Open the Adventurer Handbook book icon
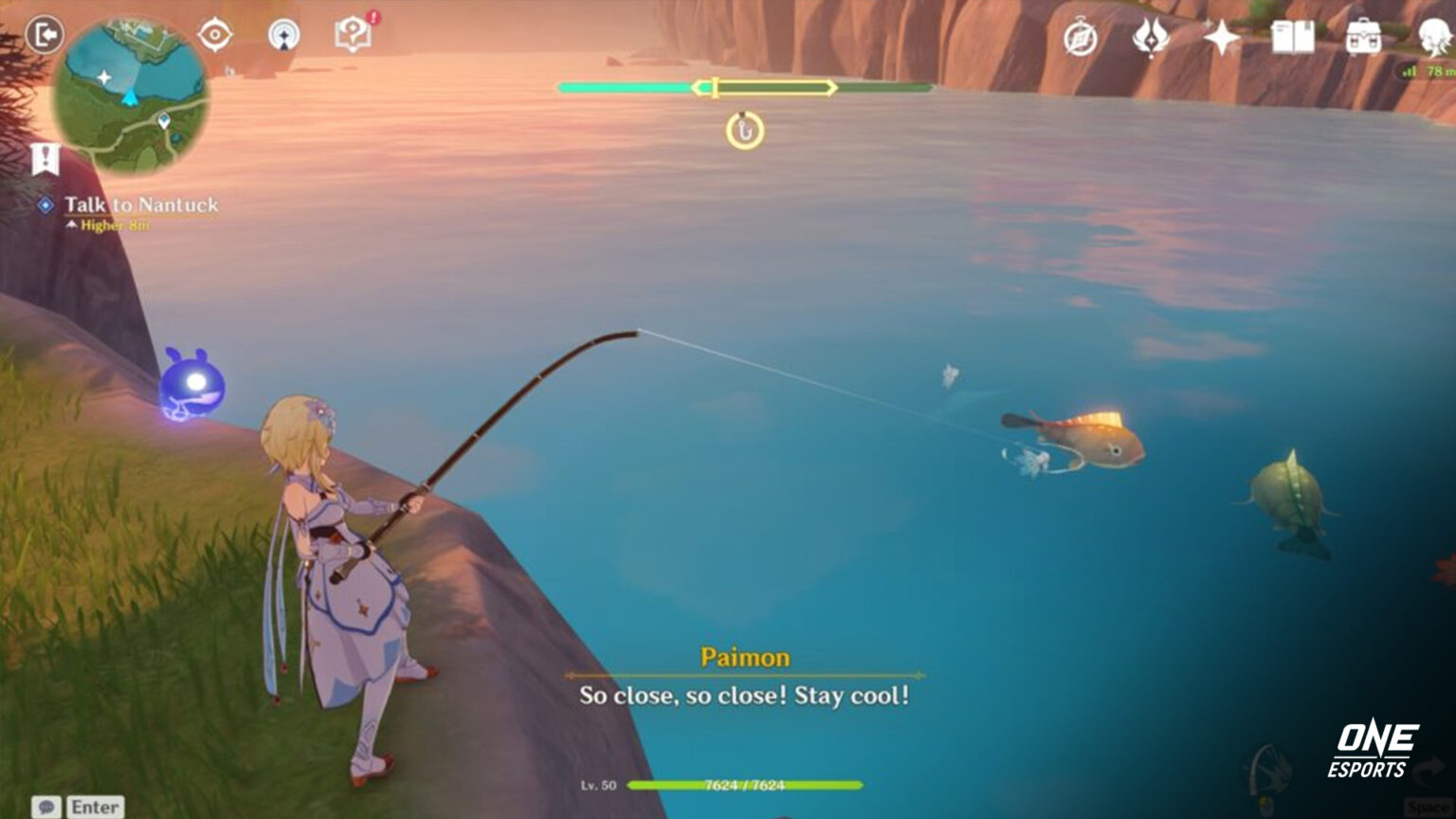Viewport: 1456px width, 819px height. (x=1292, y=38)
